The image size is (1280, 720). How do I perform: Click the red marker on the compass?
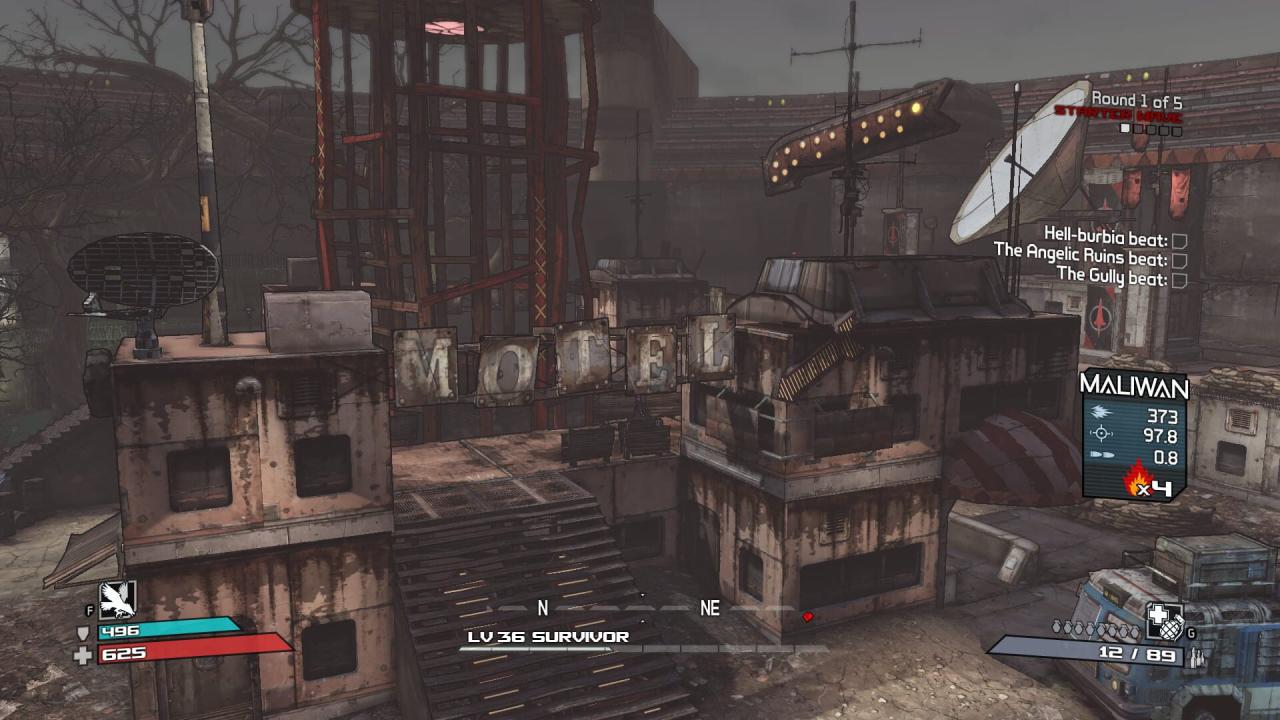coord(808,617)
